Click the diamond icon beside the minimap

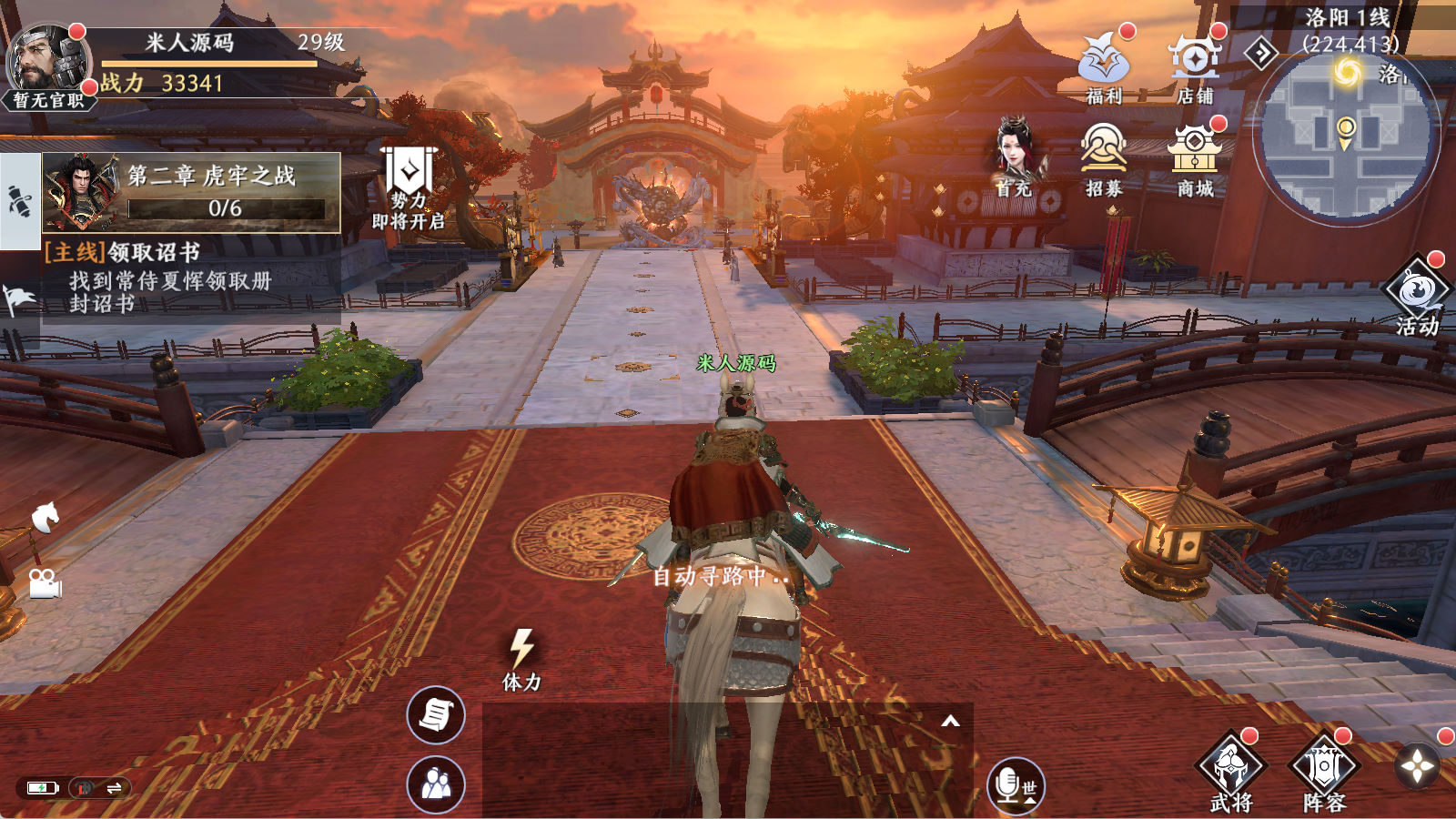pyautogui.click(x=1261, y=55)
